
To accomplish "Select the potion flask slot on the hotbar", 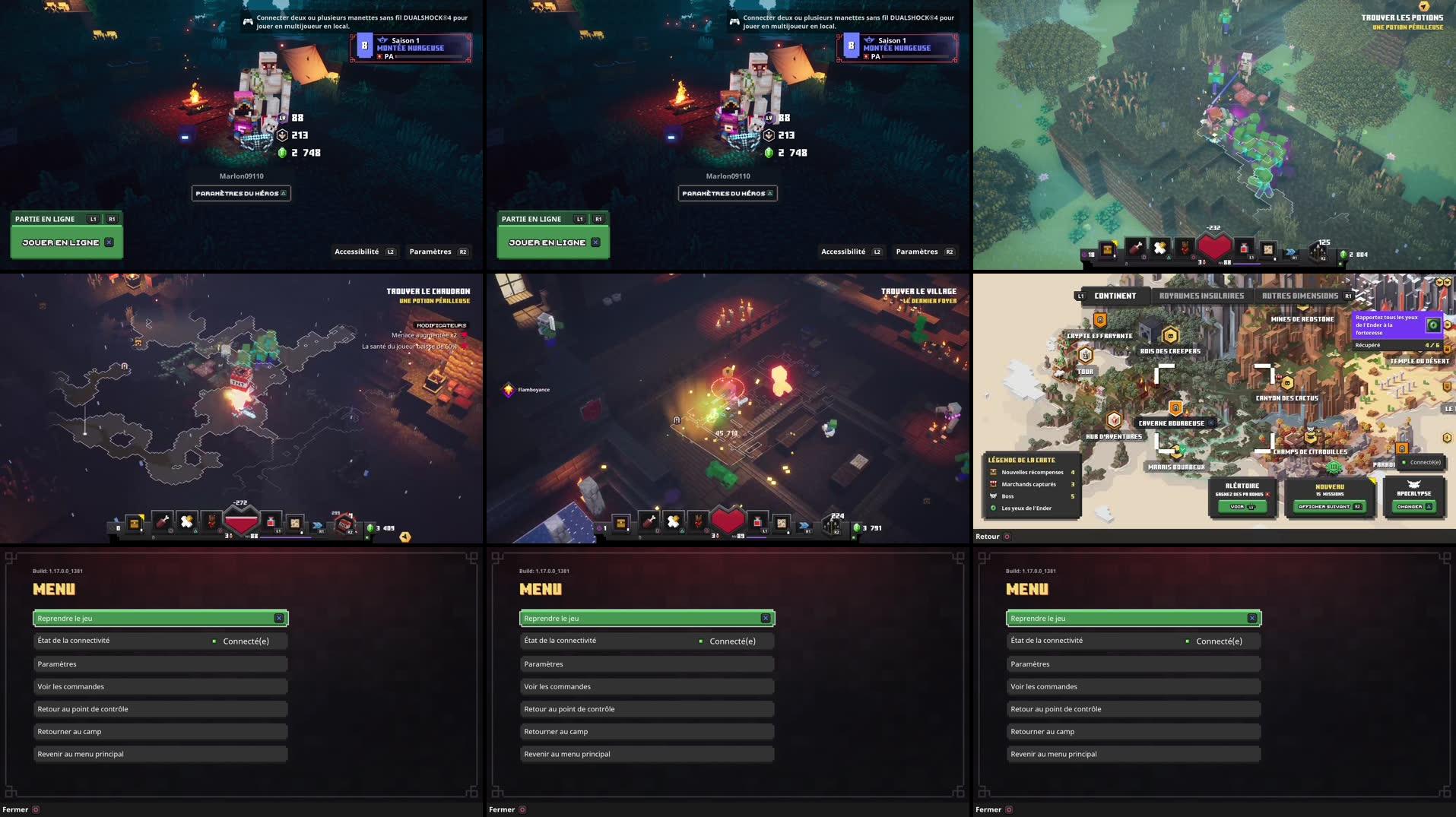I will click(x=758, y=522).
